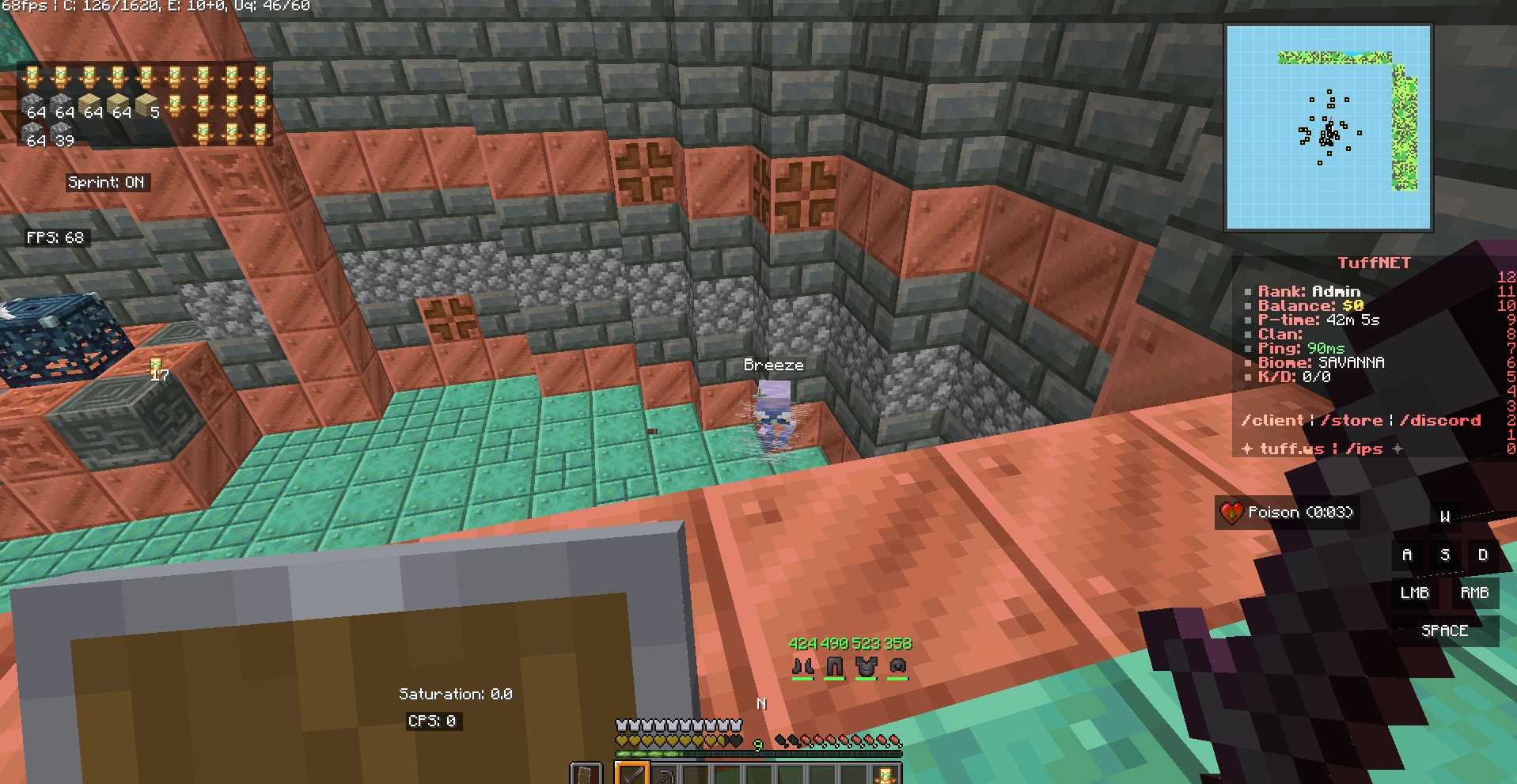
Task: Click the TuffNET scoreboard title
Action: tap(1374, 263)
